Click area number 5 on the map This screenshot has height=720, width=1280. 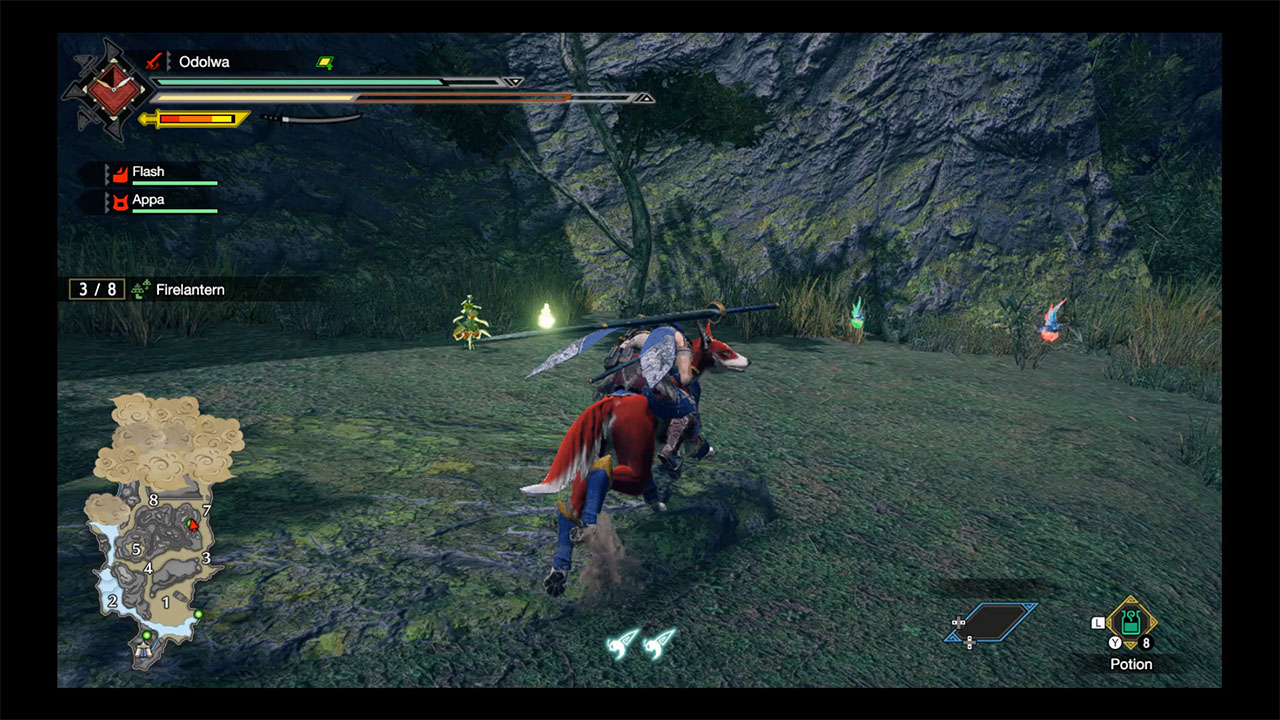click(x=136, y=549)
